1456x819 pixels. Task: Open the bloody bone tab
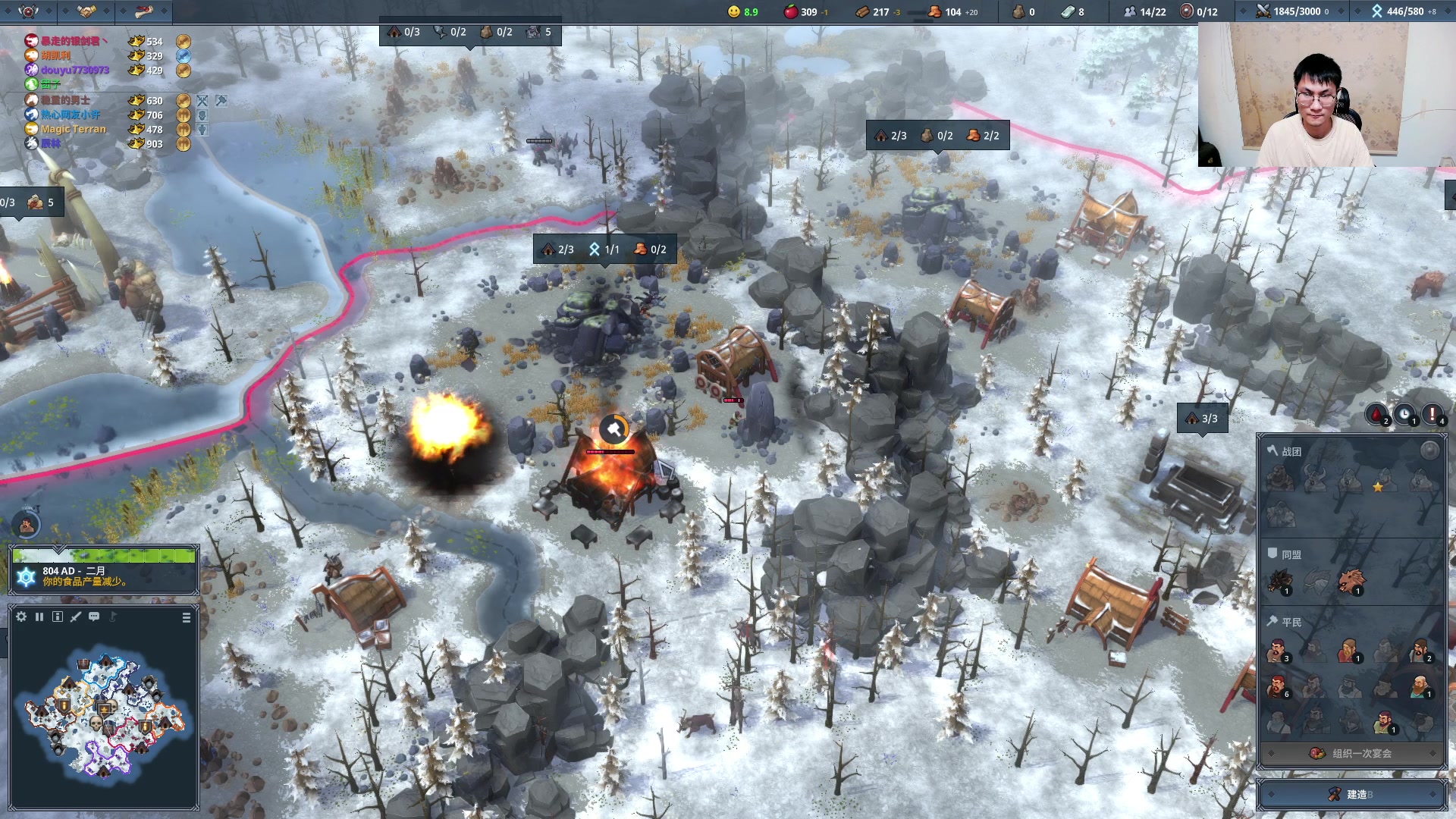[x=144, y=11]
